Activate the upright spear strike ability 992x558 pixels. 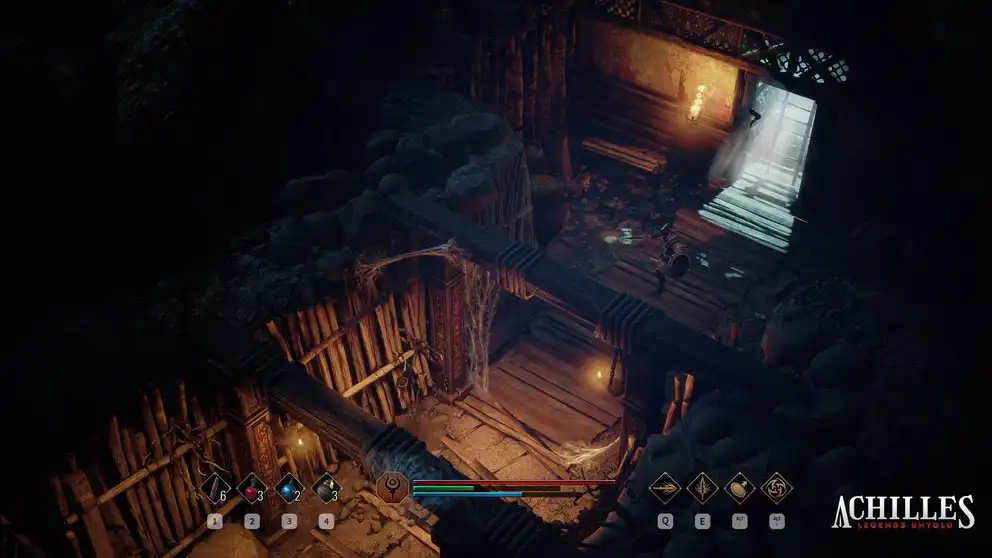[x=702, y=488]
